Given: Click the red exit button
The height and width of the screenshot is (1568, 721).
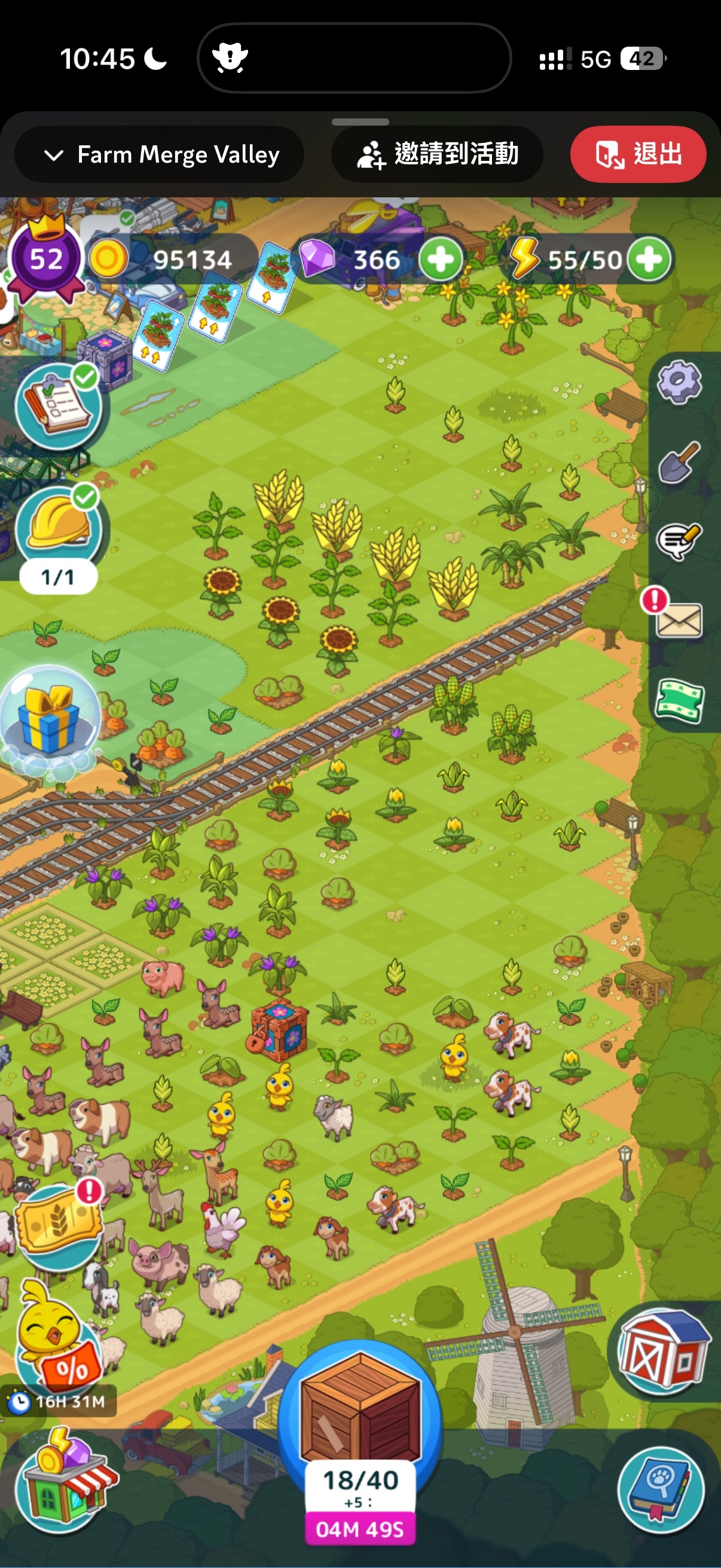Looking at the screenshot, I should tap(638, 155).
